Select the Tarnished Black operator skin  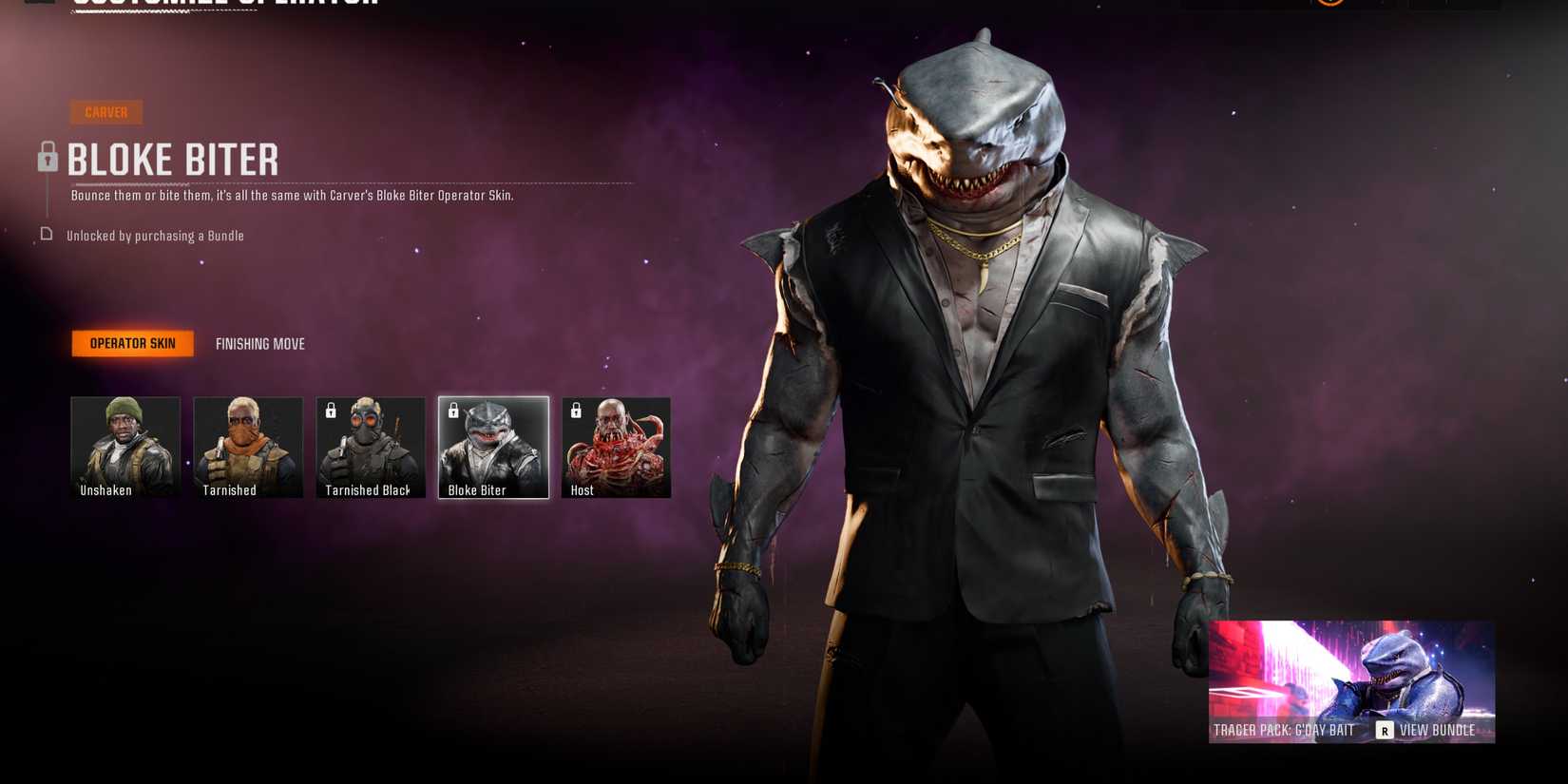(370, 446)
